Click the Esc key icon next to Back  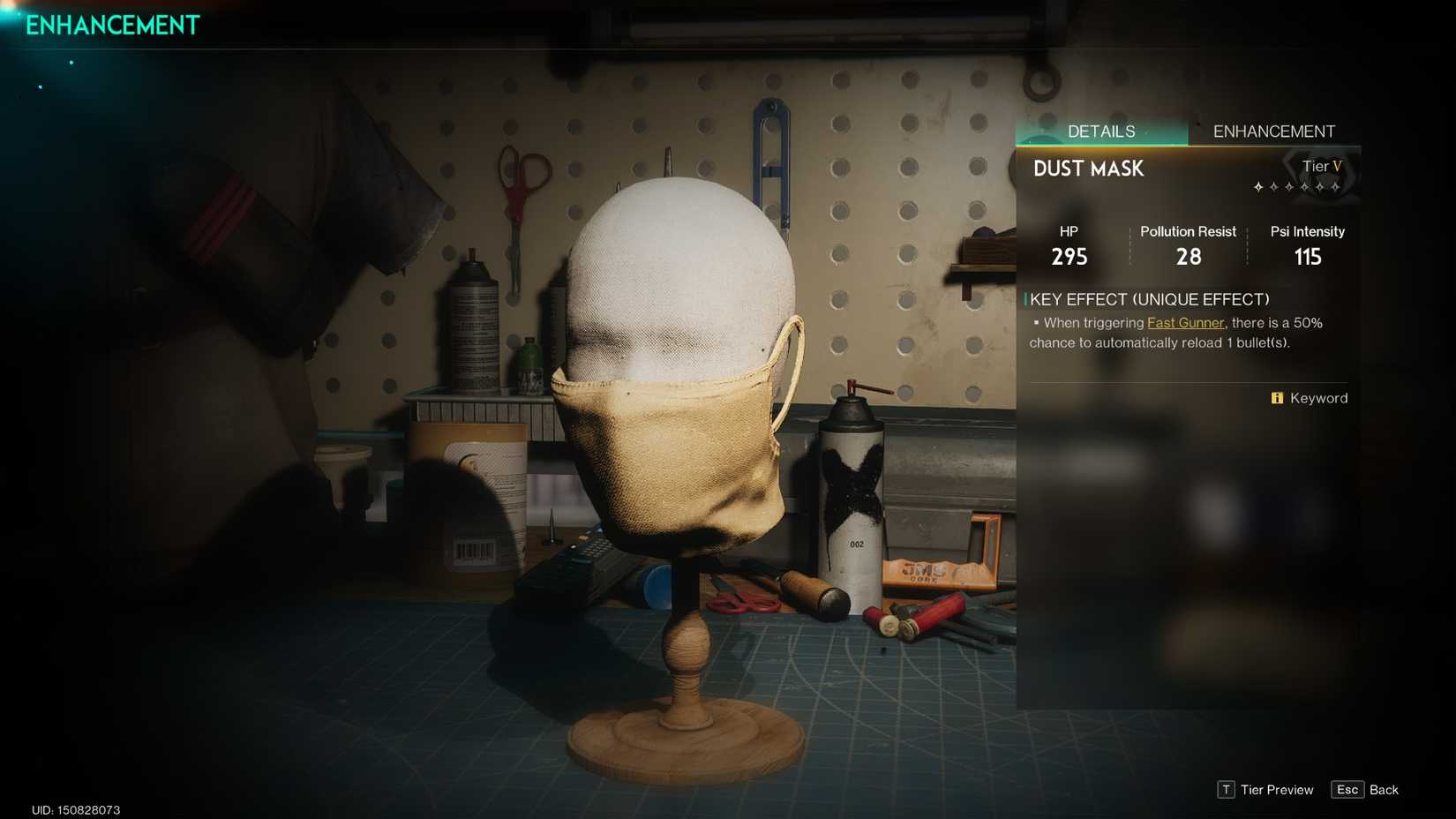1347,790
